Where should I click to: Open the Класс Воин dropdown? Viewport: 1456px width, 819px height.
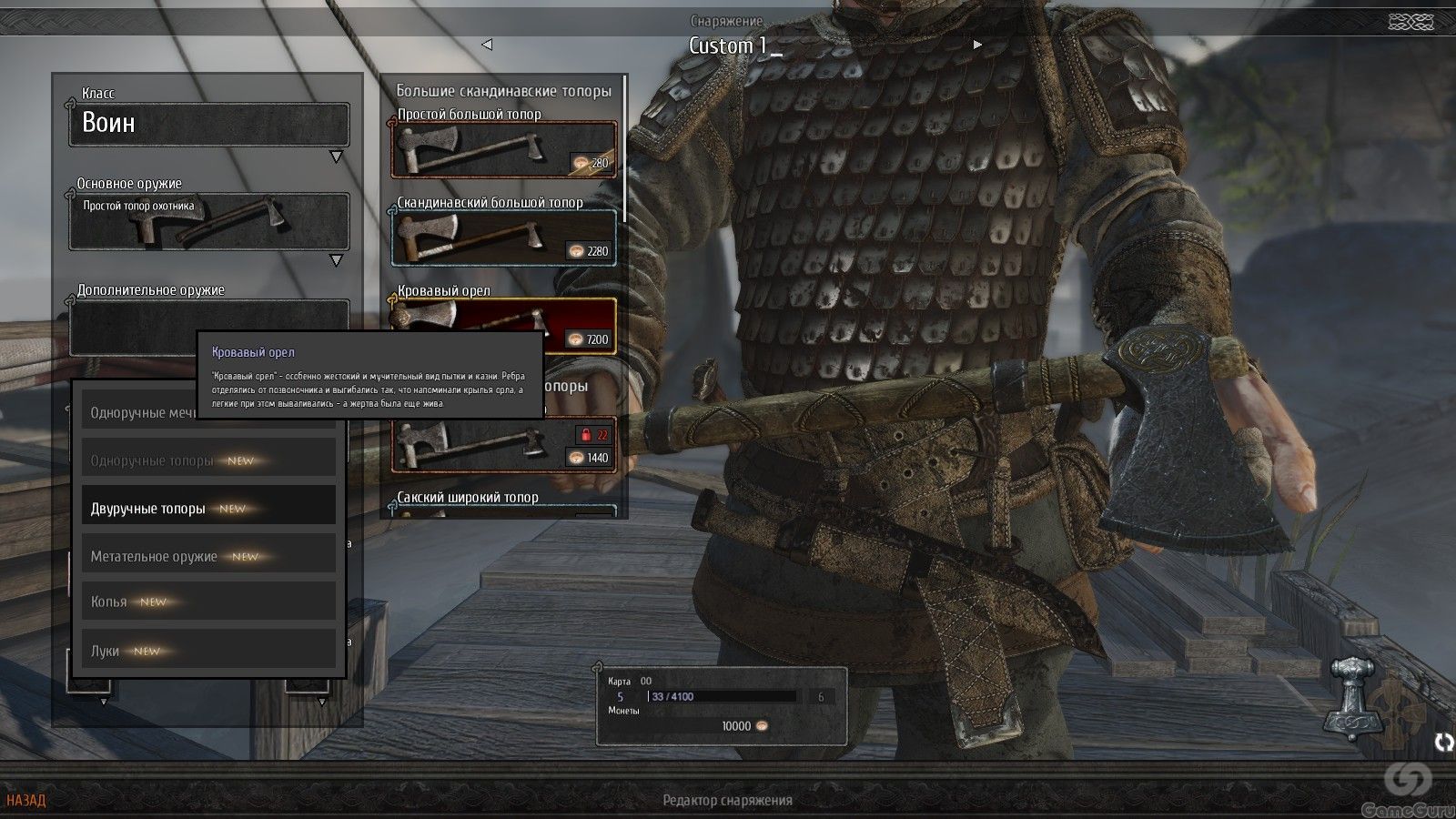(208, 125)
